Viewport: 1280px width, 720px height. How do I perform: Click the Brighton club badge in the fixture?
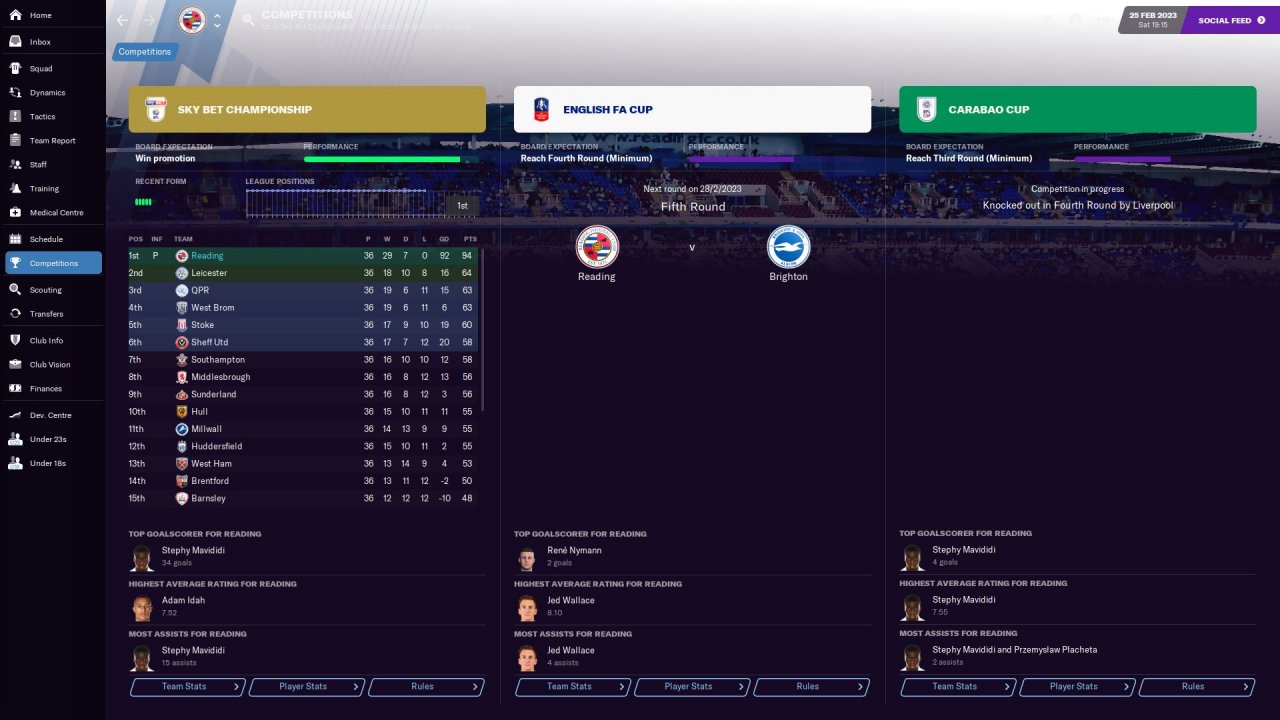788,247
